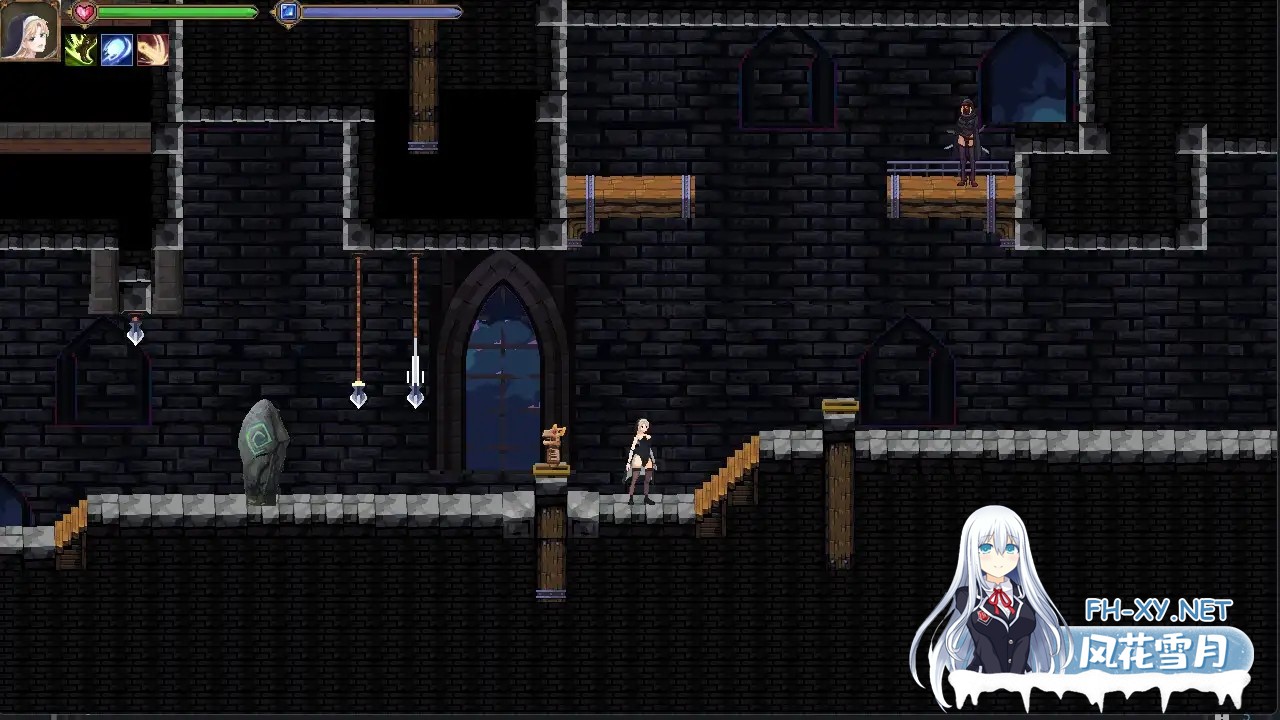Viewport: 1280px width, 720px height.
Task: Click the wooden idol statue on the pedestal
Action: pos(553,443)
